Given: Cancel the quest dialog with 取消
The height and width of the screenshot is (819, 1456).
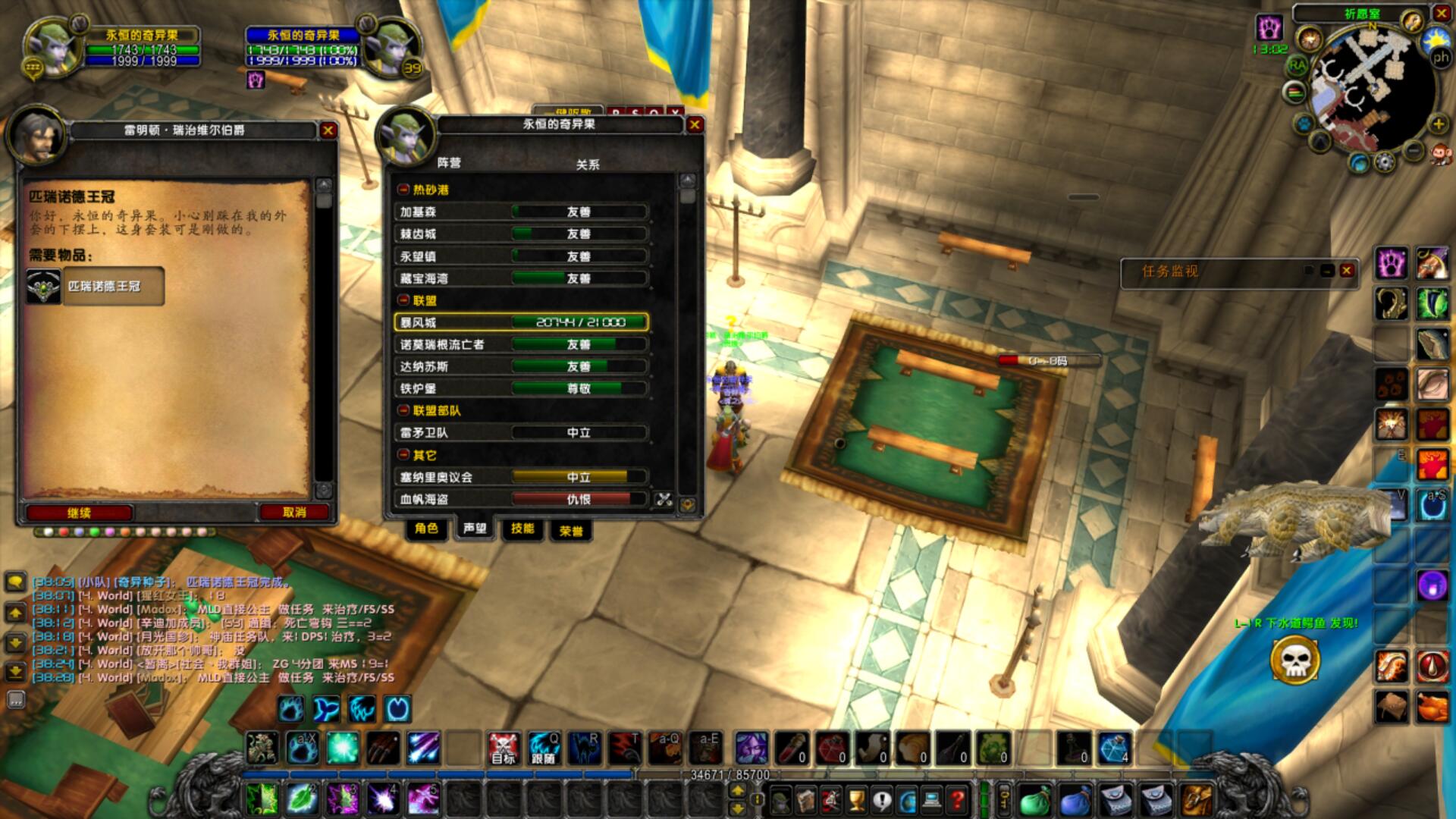Looking at the screenshot, I should point(294,513).
